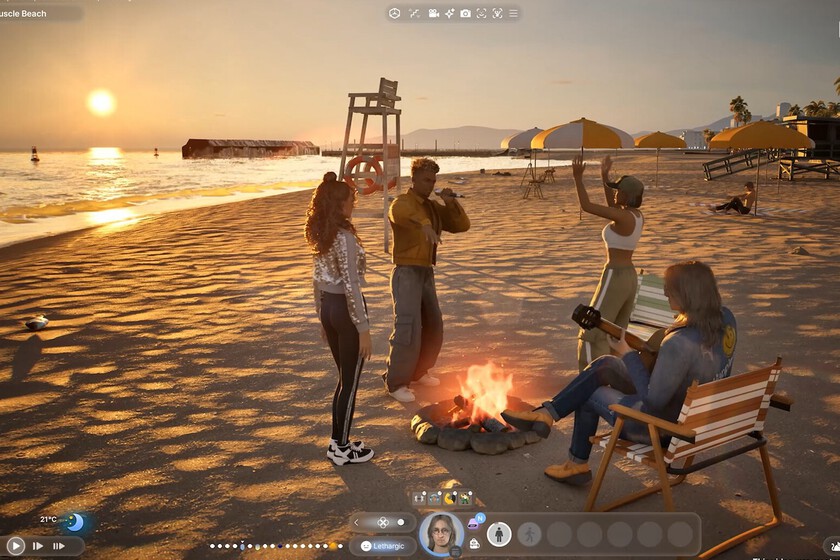
Task: Click the flexed bicep icon above the portrait
Action: (x=449, y=497)
